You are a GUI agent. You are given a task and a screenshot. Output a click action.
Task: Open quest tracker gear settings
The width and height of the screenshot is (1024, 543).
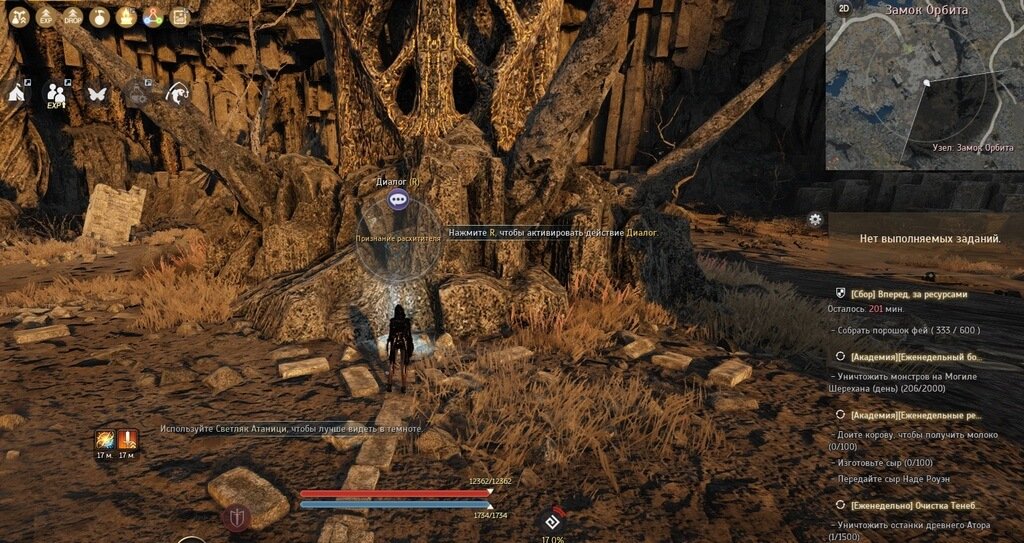click(816, 219)
